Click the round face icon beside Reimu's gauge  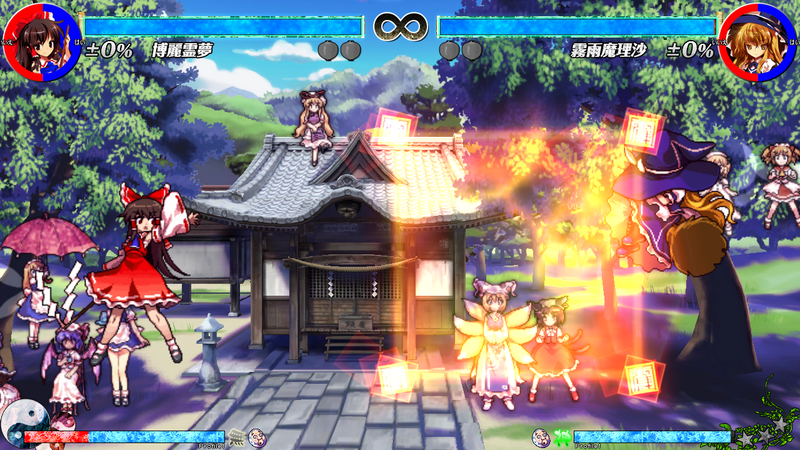pos(257,436)
